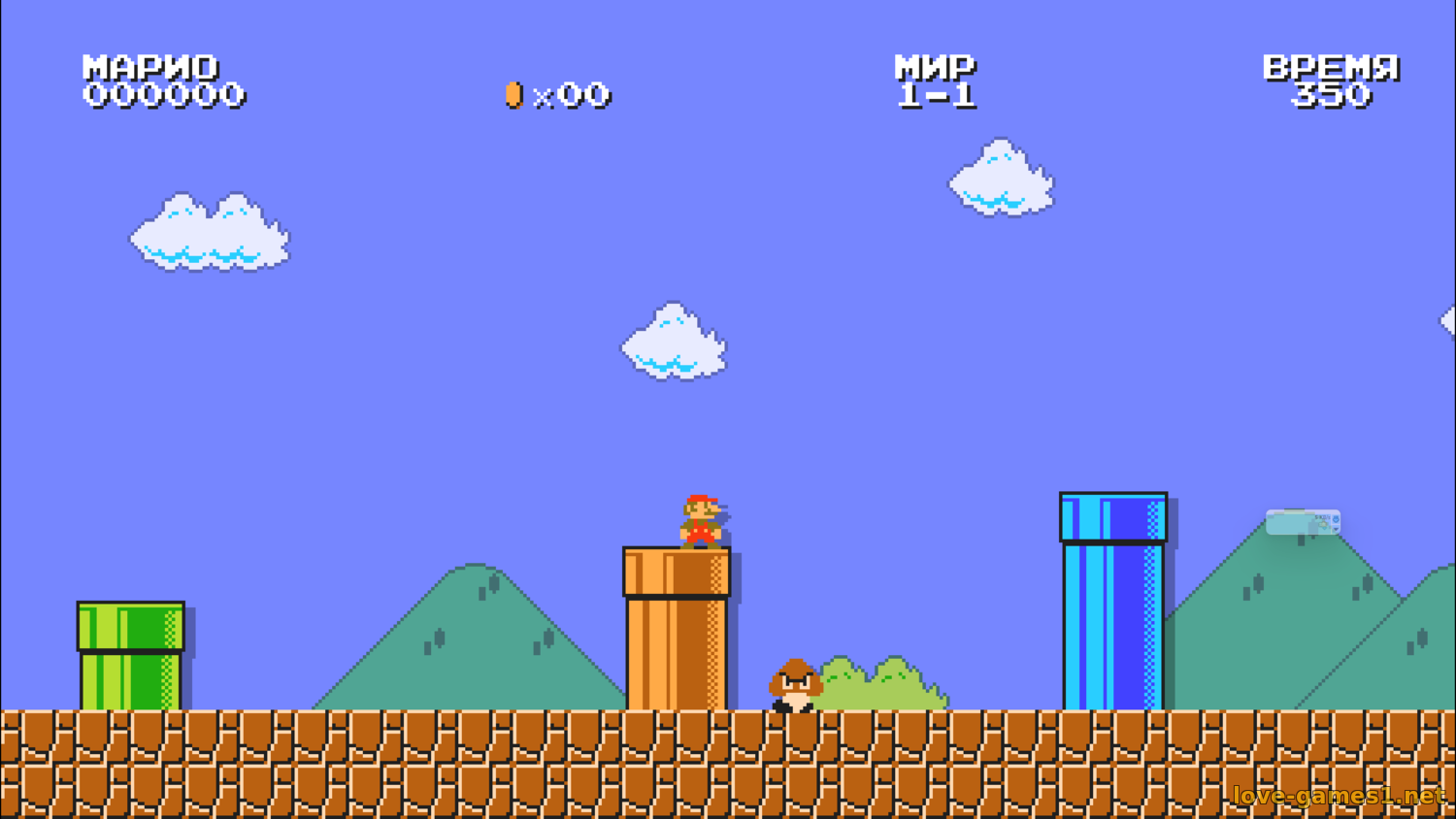Select the ВРЕМЯ 350 timer label

point(1330,80)
